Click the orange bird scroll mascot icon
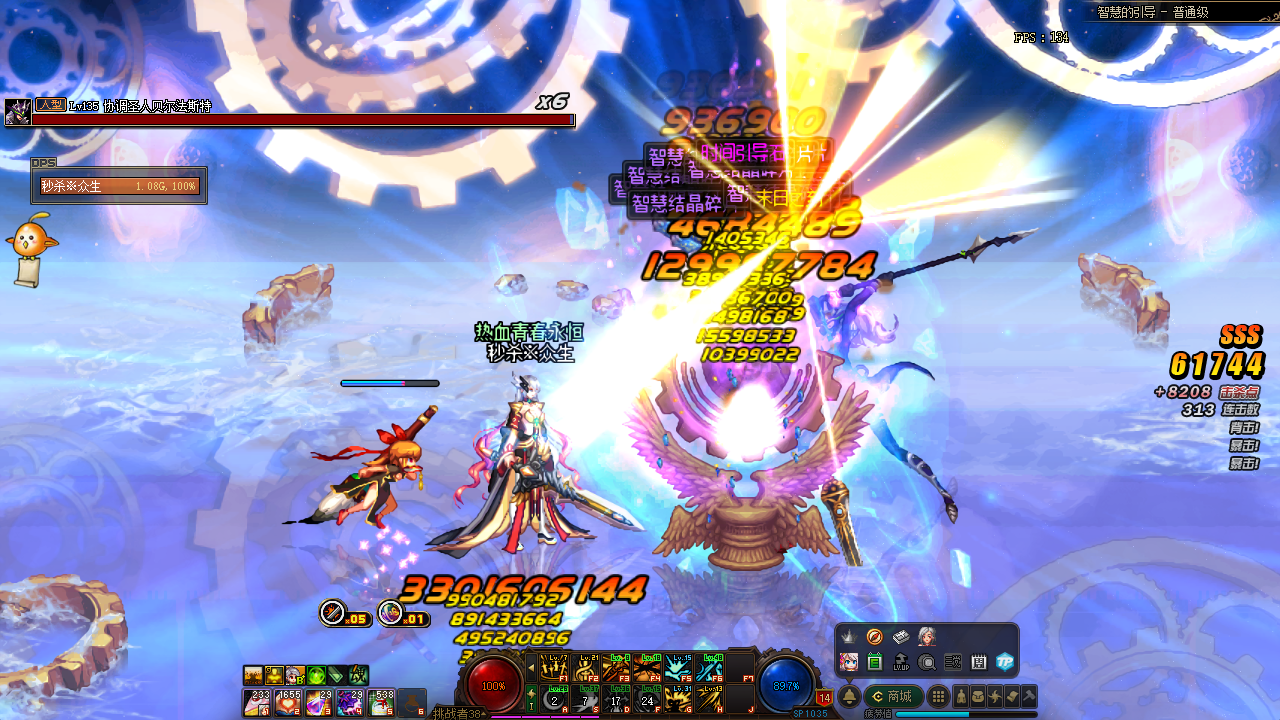 click(x=30, y=246)
